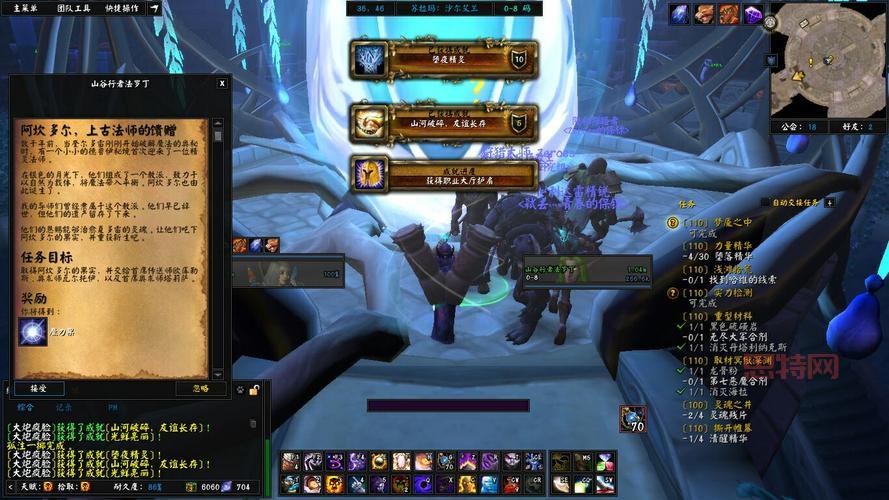889x500 pixels.
Task: Switch to the 综合 chat tab
Action: point(26,407)
